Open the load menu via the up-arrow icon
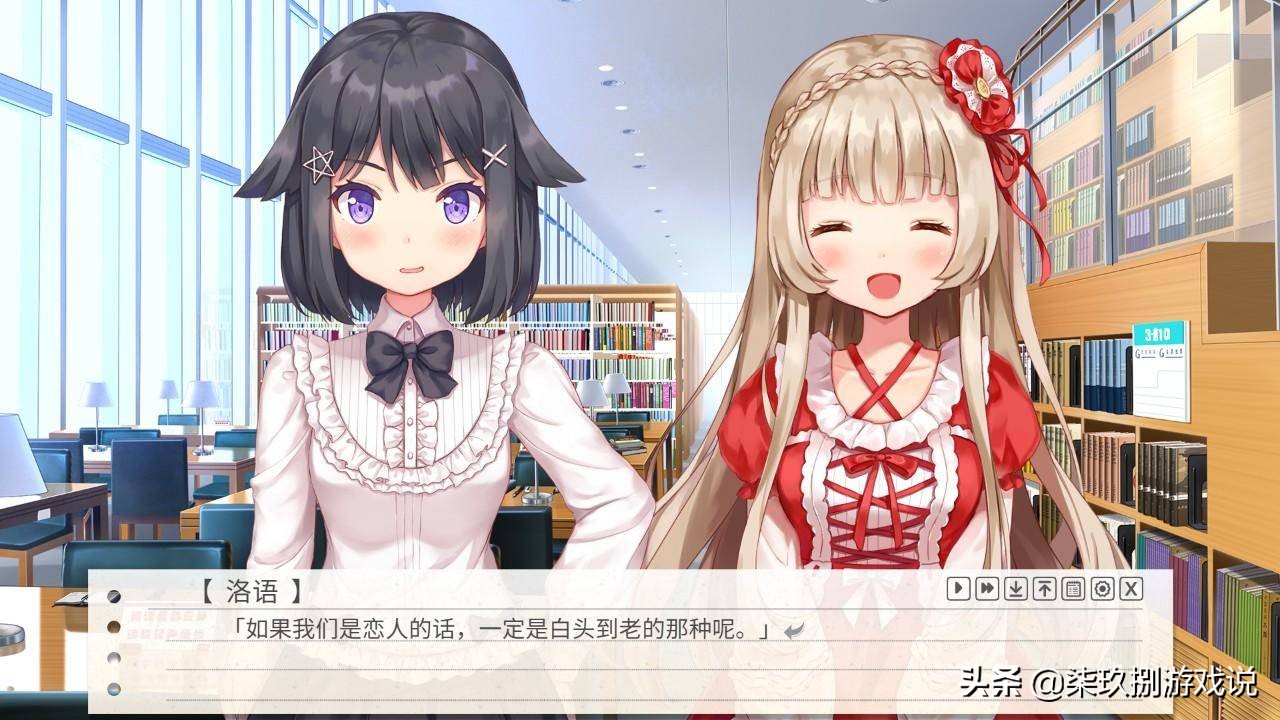The height and width of the screenshot is (720, 1280). coord(1044,589)
